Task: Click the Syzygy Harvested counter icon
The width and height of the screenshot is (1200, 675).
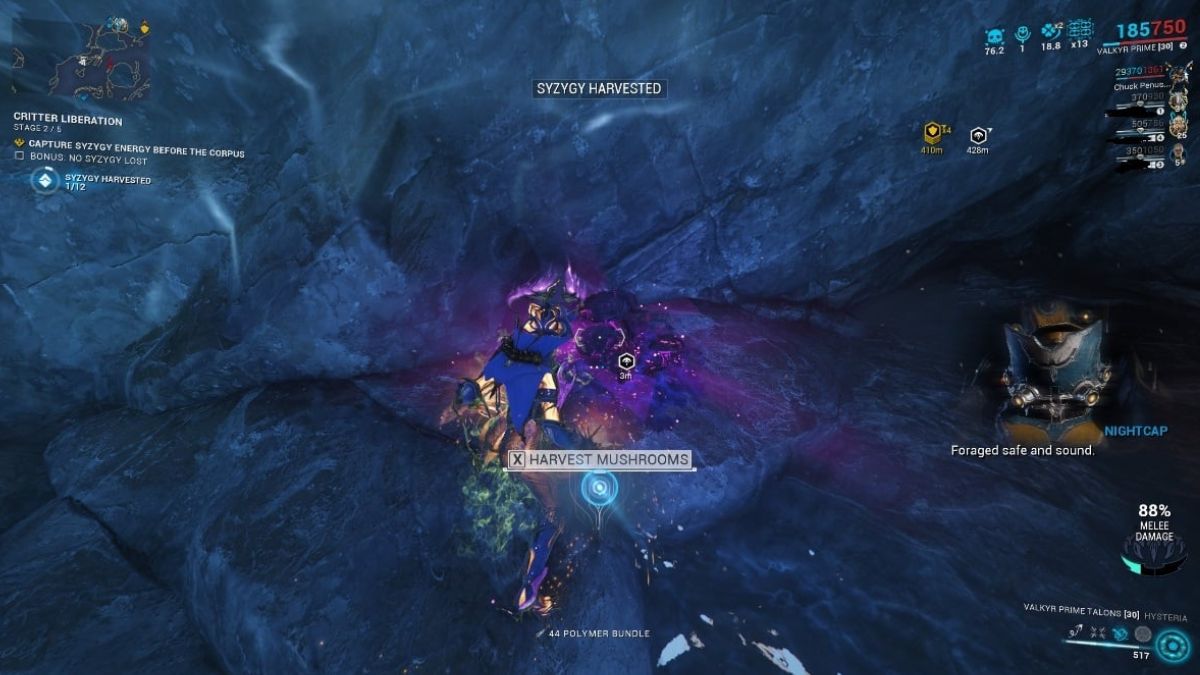Action: click(x=44, y=180)
